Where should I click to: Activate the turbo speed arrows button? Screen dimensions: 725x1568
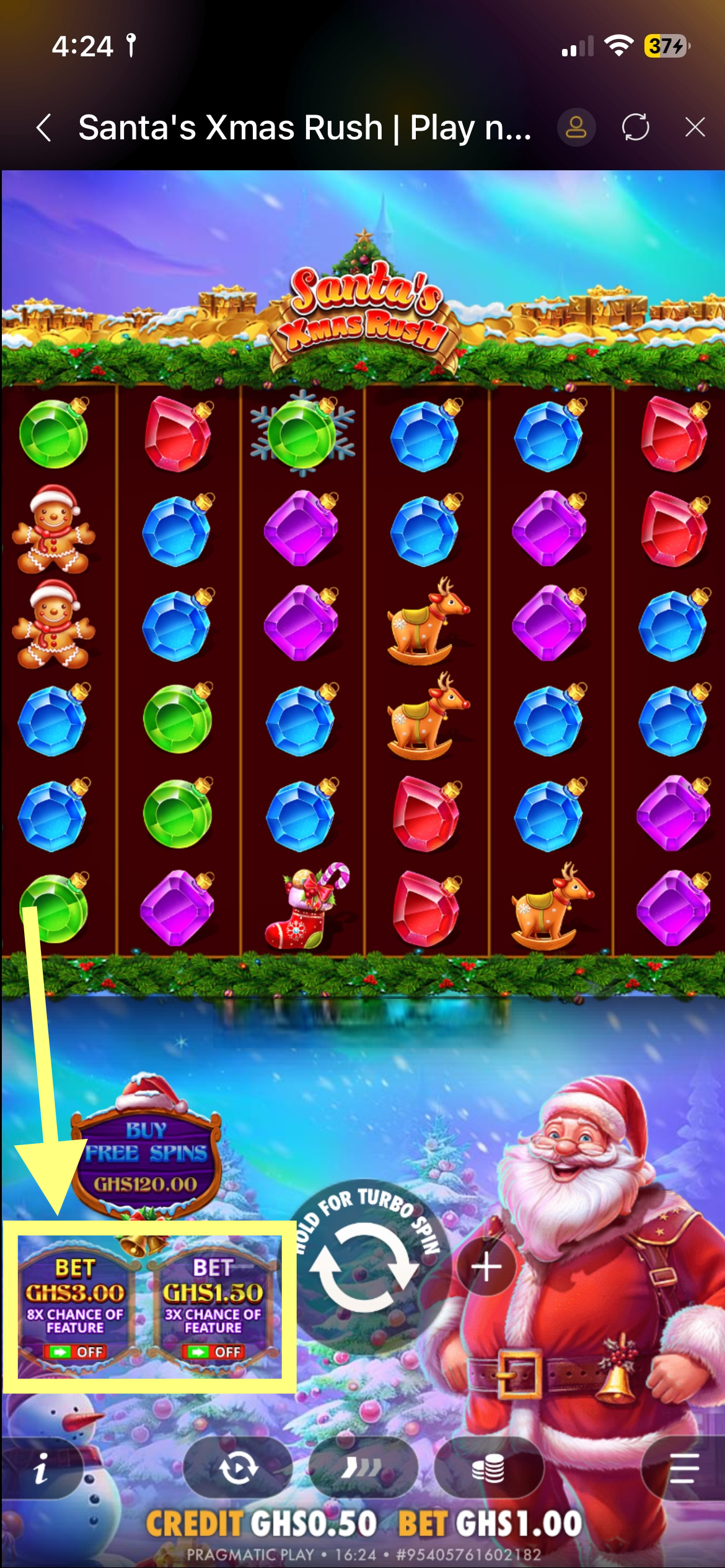pos(362,1469)
